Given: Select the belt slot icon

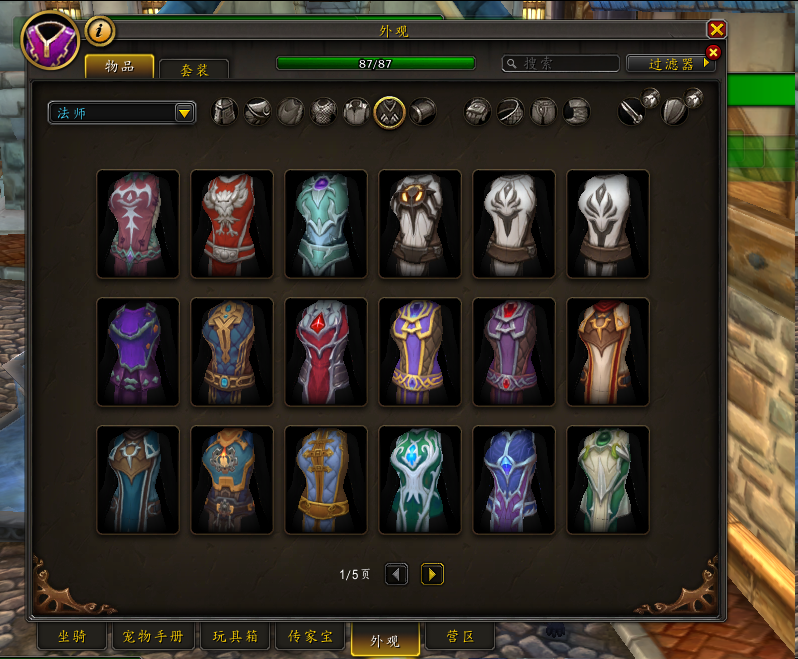Looking at the screenshot, I should click(512, 112).
